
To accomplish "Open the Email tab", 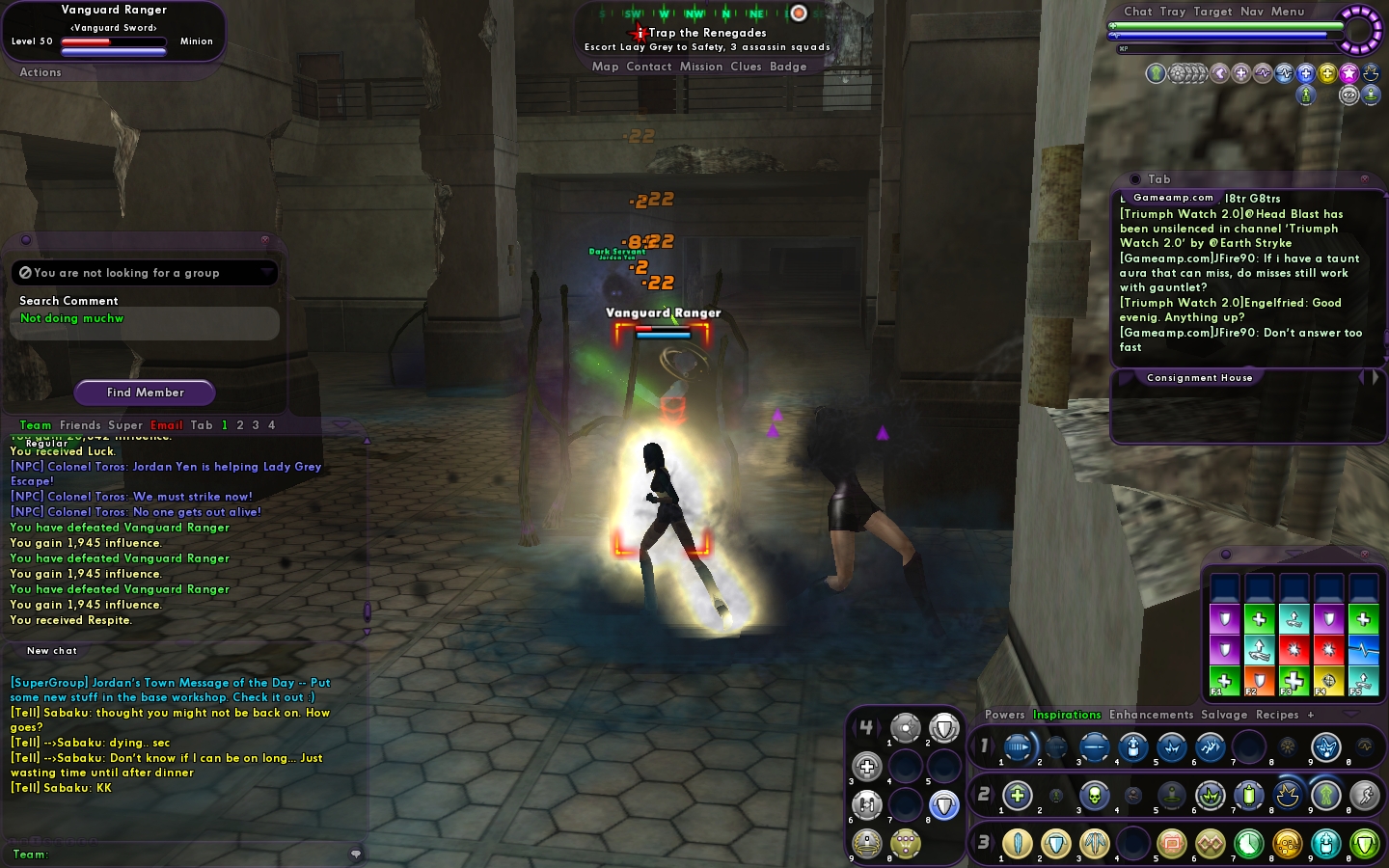I will coord(166,425).
